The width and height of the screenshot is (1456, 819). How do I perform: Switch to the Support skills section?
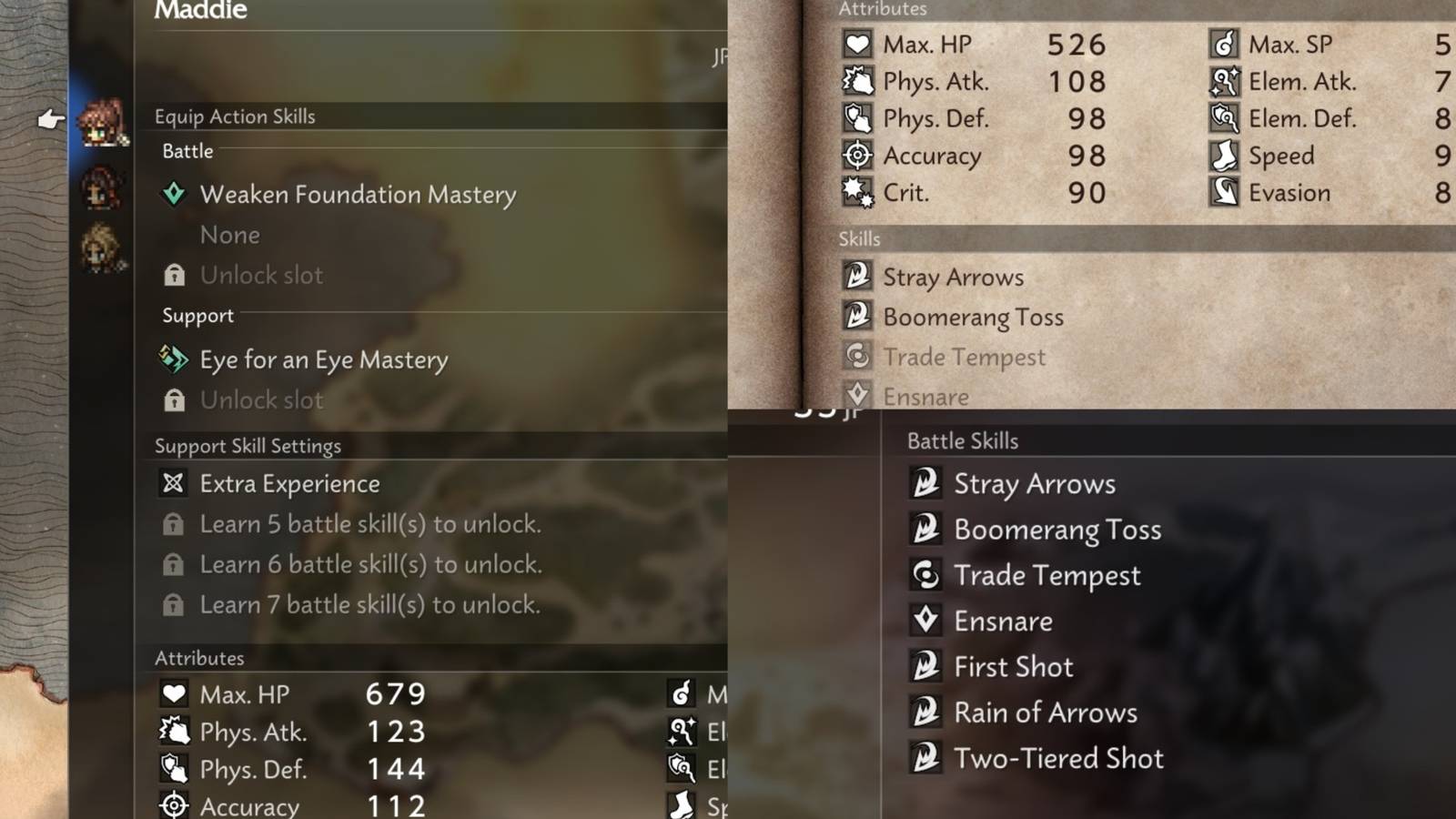click(x=197, y=316)
